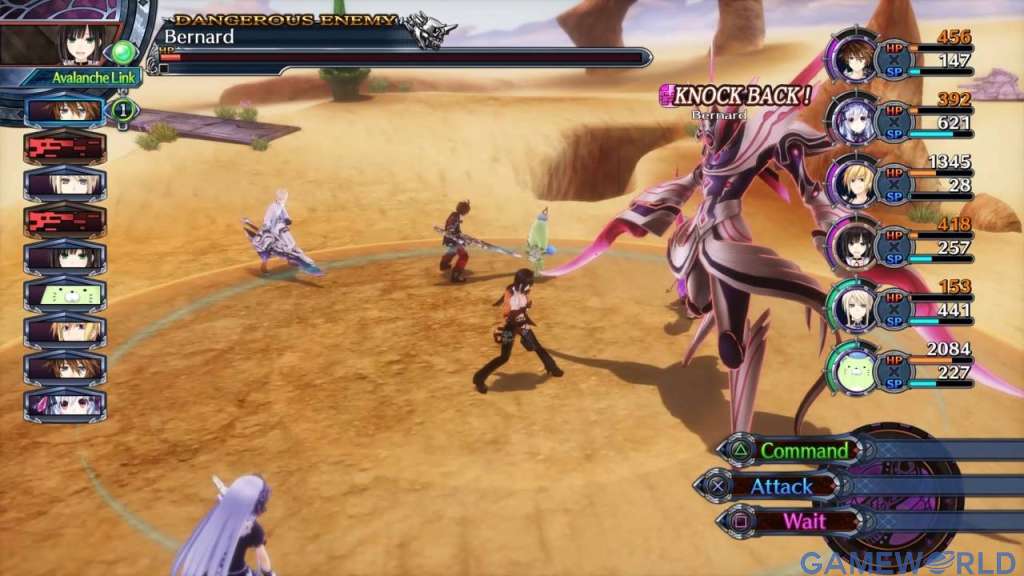Select the Wait battle option
This screenshot has height=576, width=1024.
click(803, 520)
